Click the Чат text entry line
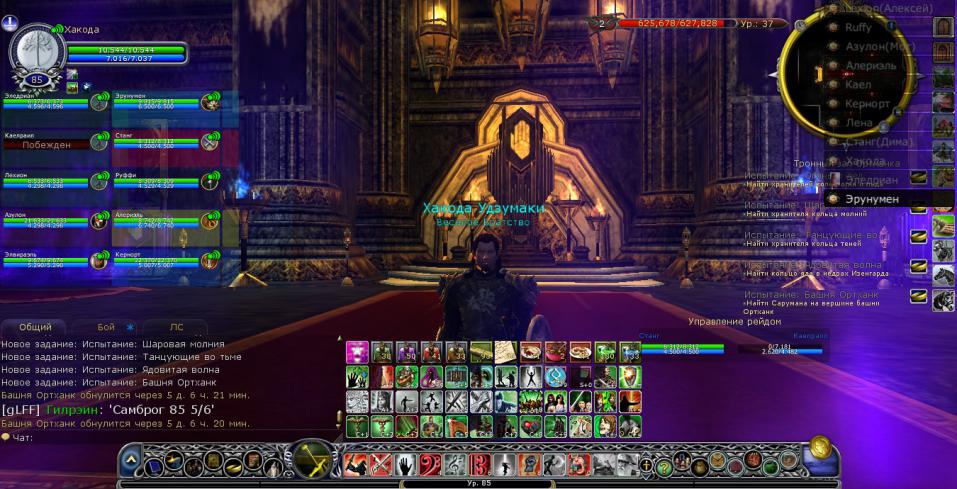Image resolution: width=957 pixels, height=489 pixels. 150,437
